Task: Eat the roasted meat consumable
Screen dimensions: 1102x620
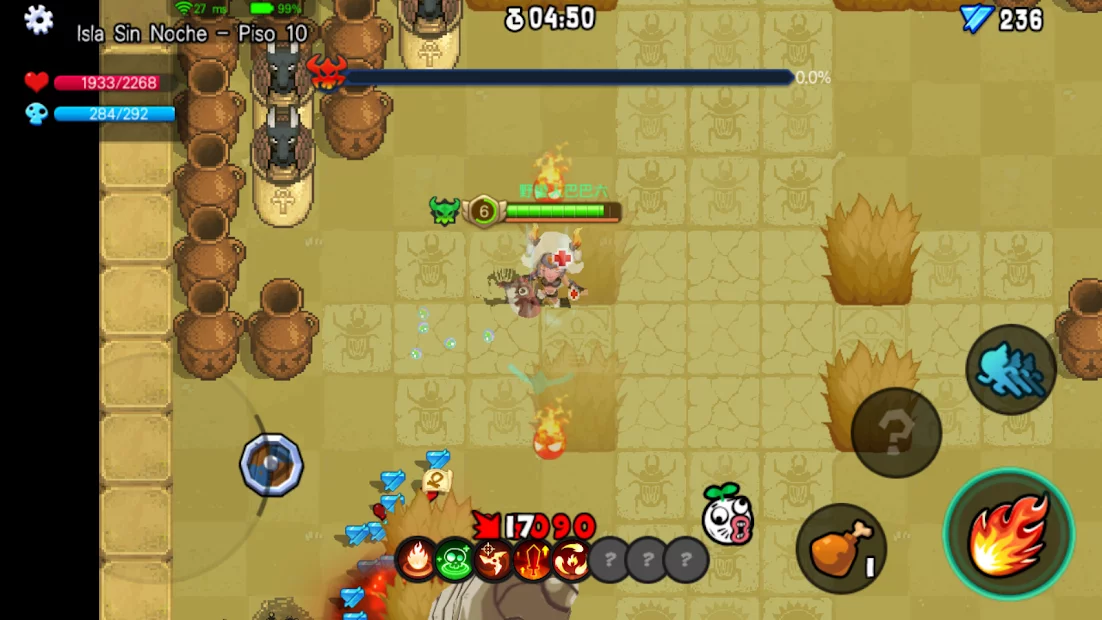Action: pyautogui.click(x=841, y=548)
